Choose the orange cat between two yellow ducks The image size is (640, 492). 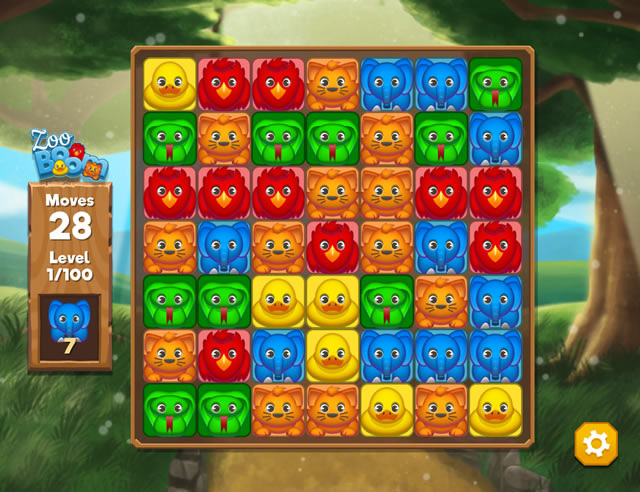tap(441, 410)
